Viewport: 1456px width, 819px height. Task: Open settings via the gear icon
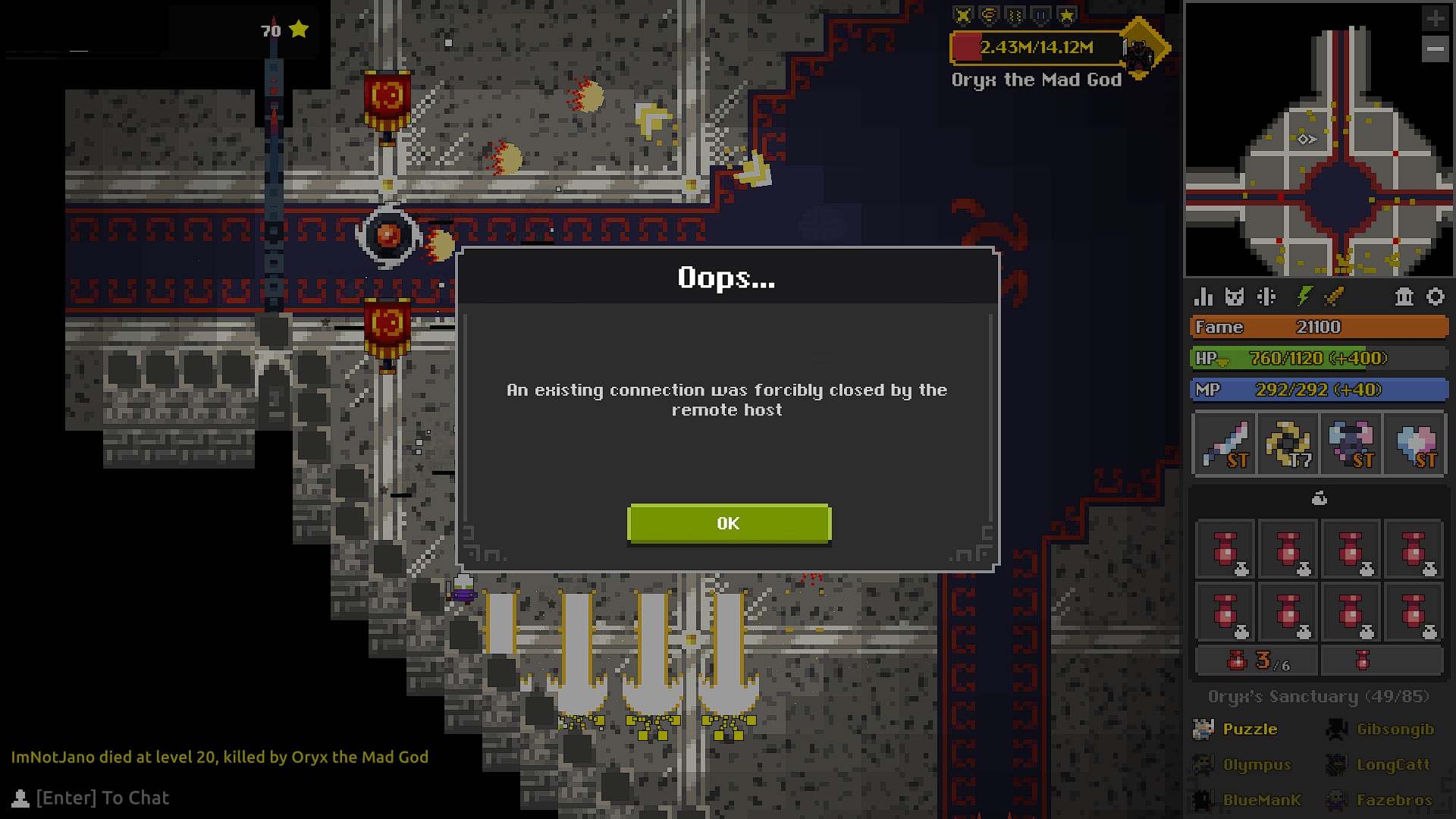pos(1436,297)
